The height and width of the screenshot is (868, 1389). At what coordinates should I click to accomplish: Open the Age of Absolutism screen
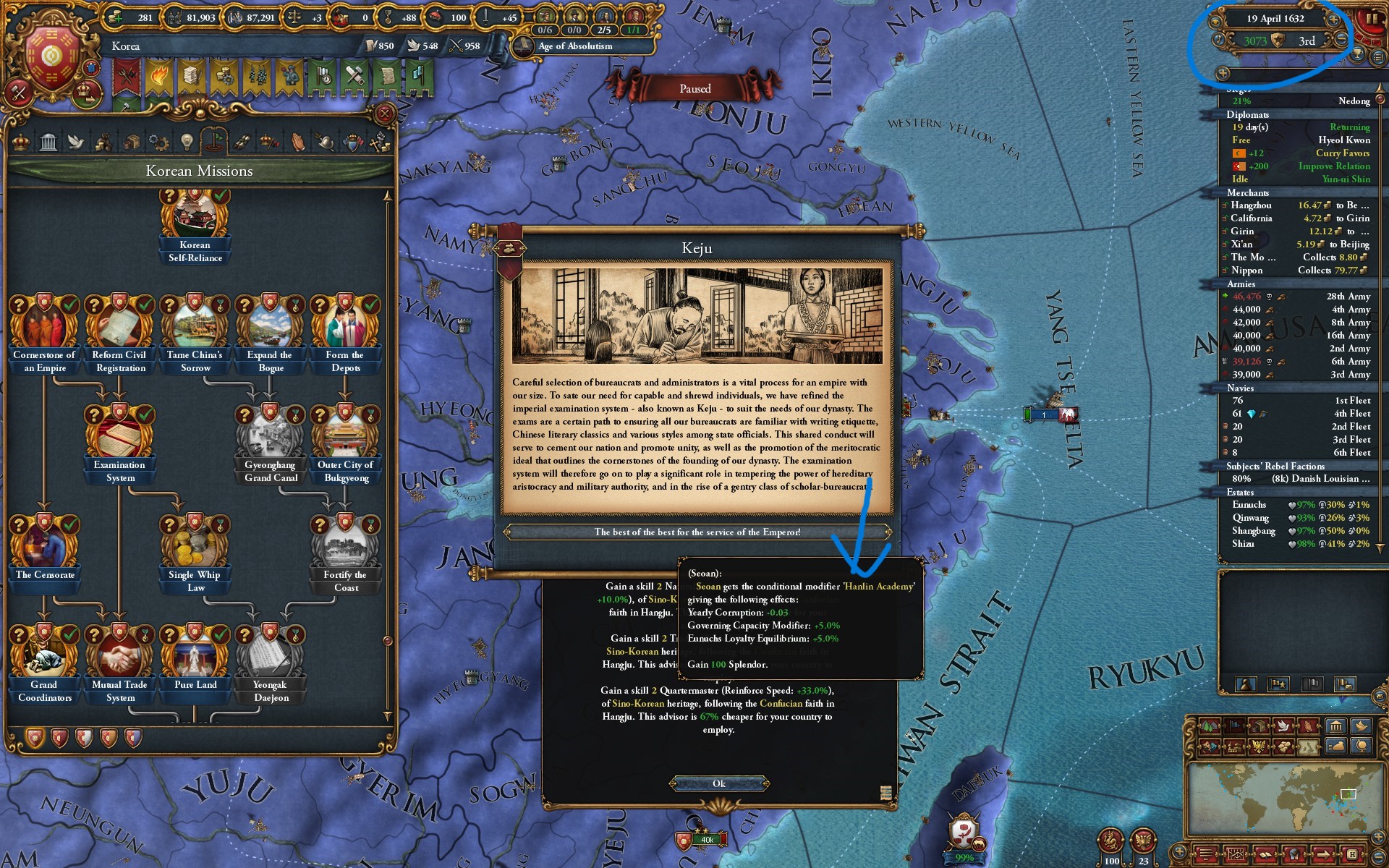[574, 46]
